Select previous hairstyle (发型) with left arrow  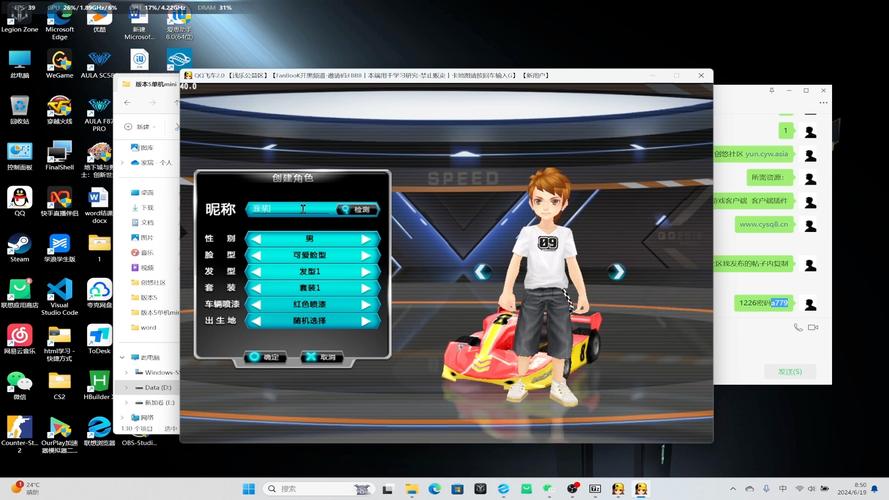pos(256,271)
